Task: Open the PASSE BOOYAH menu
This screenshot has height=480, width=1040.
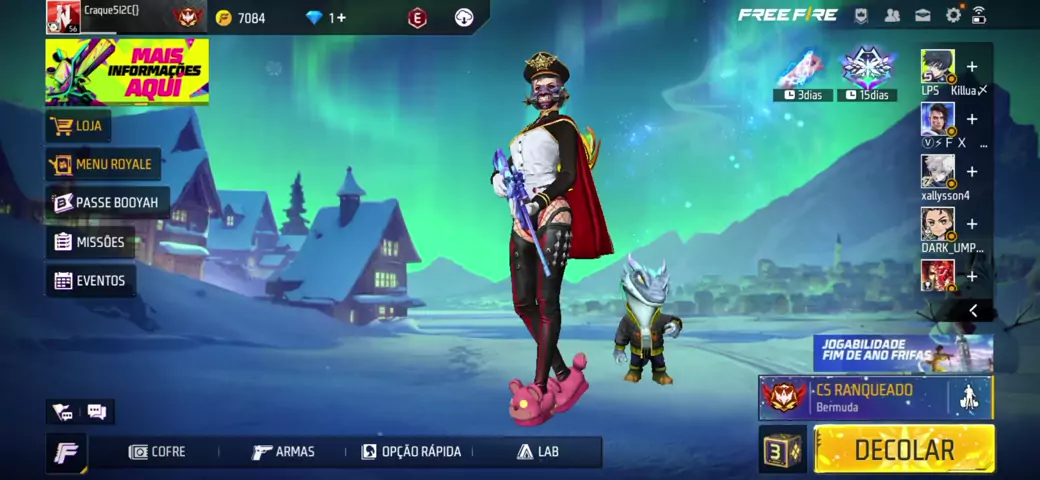Action: (107, 203)
